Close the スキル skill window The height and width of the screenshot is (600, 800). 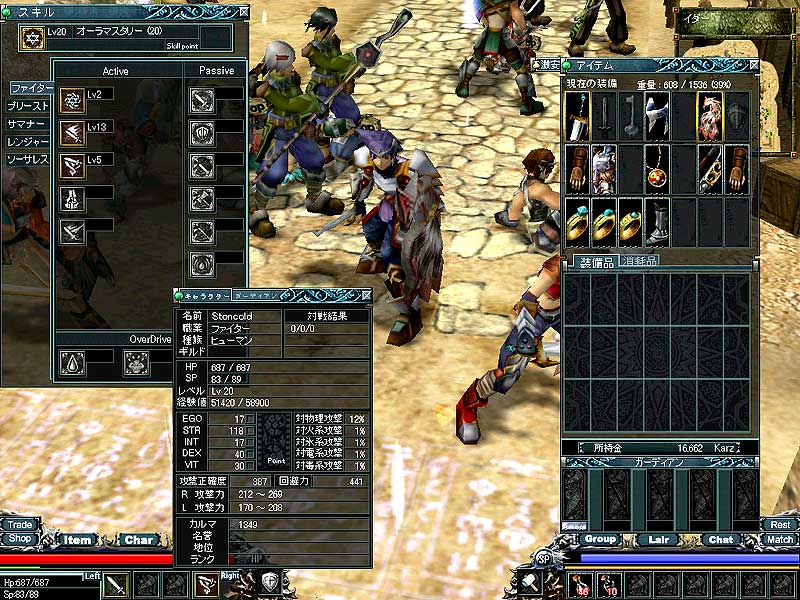[x=244, y=11]
